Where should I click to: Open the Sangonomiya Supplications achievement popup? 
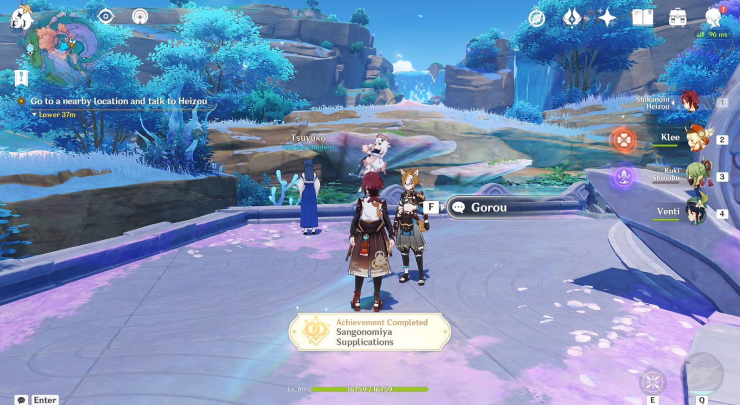362,332
